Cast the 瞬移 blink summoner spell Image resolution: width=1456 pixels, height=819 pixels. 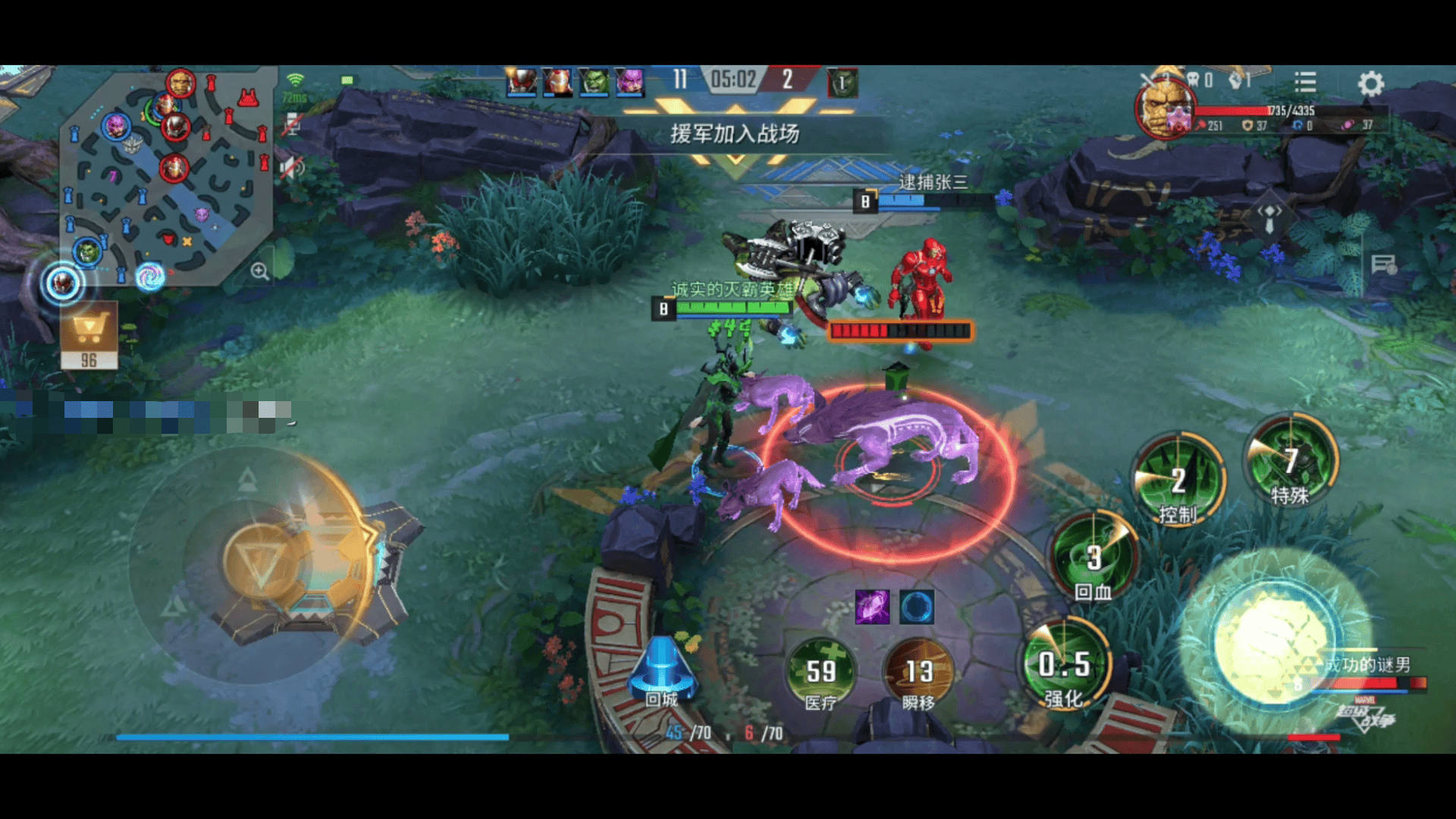point(918,672)
